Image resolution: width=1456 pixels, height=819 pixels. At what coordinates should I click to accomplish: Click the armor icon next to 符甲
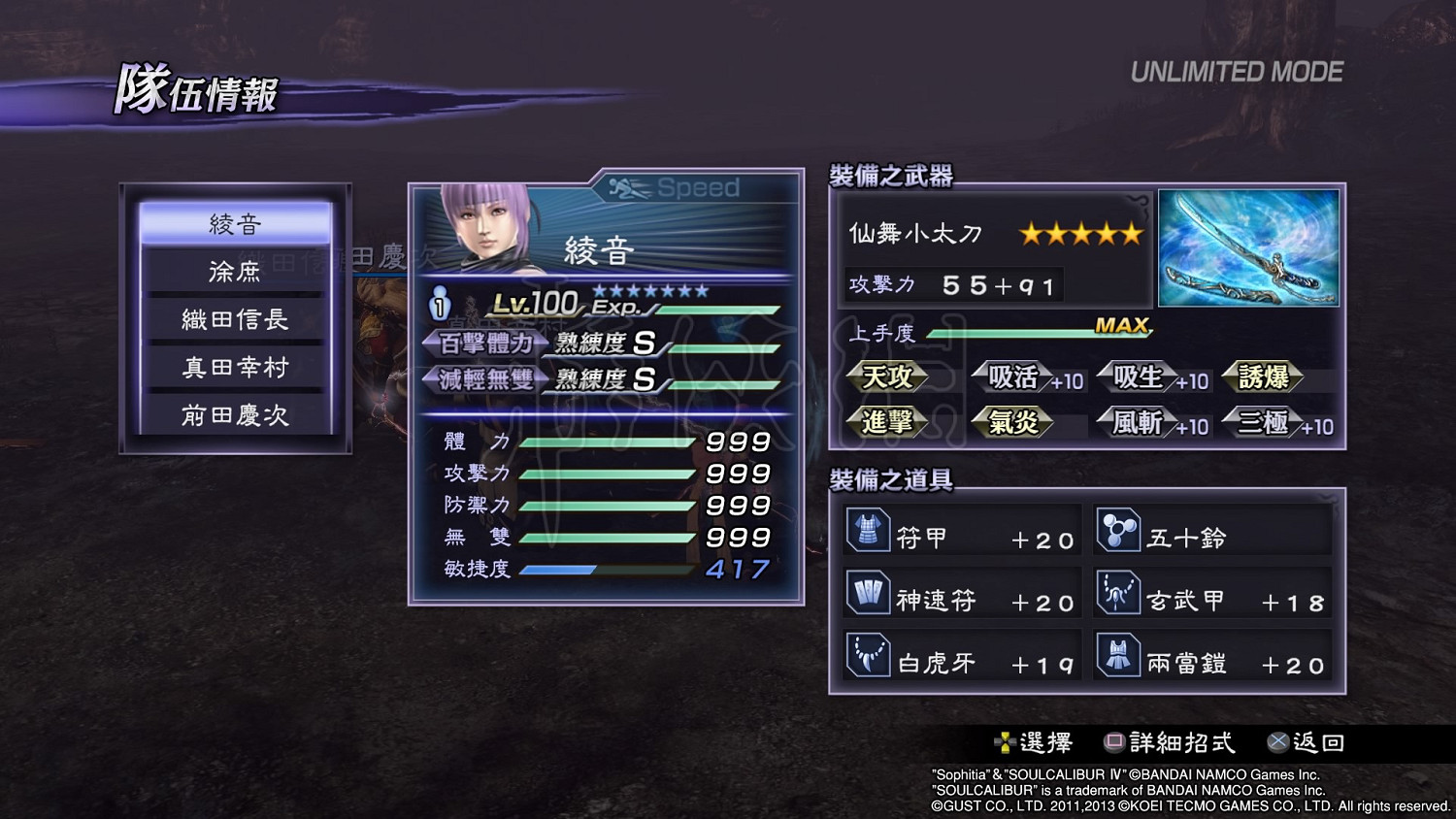point(871,531)
